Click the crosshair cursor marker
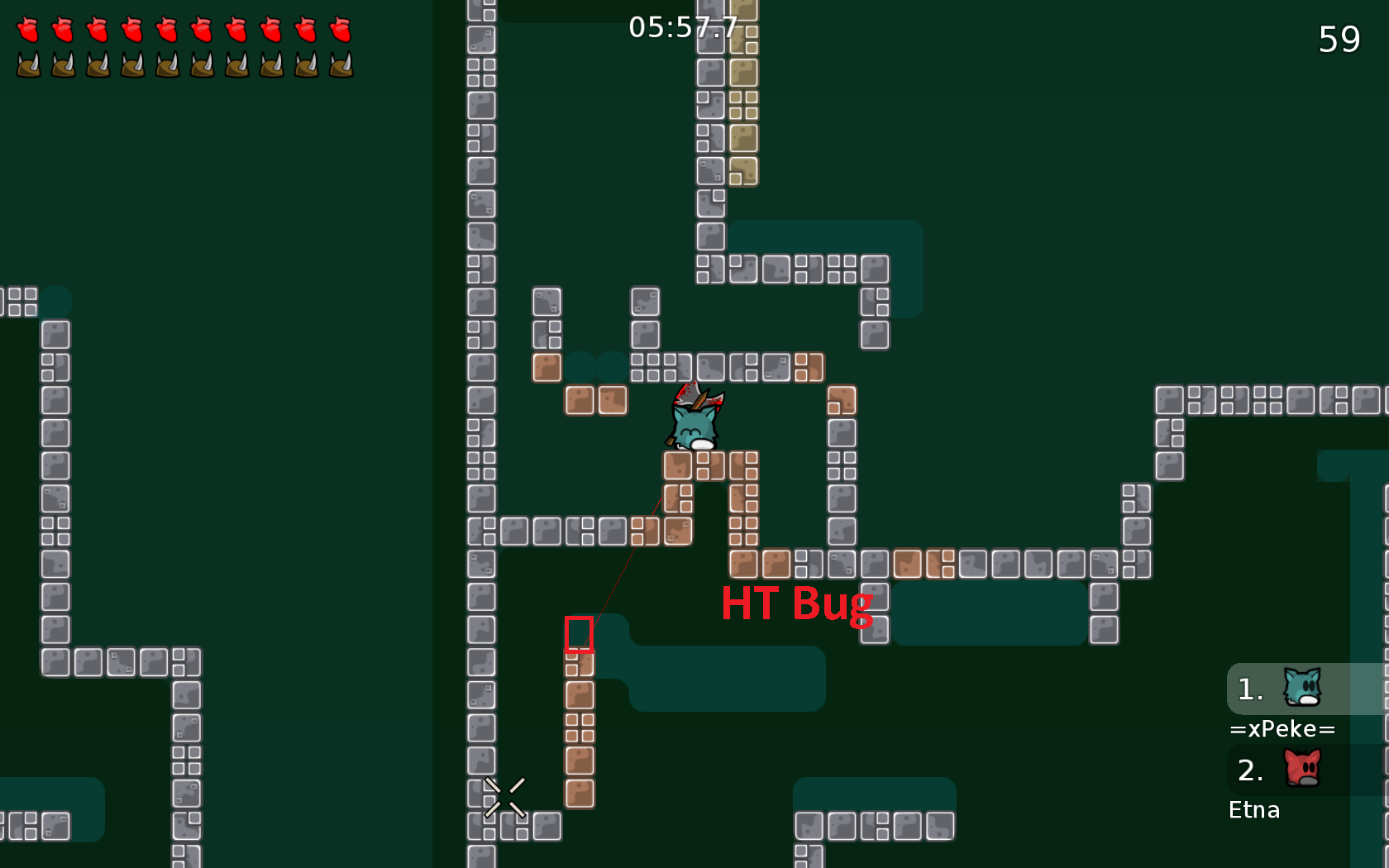 504,796
